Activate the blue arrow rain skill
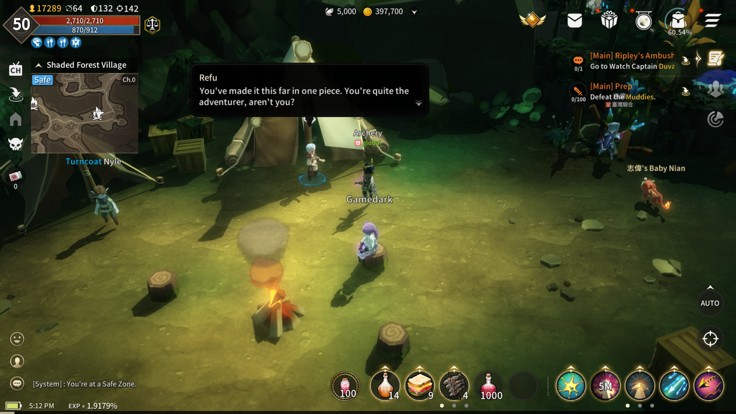This screenshot has height=414, width=736. (x=674, y=385)
